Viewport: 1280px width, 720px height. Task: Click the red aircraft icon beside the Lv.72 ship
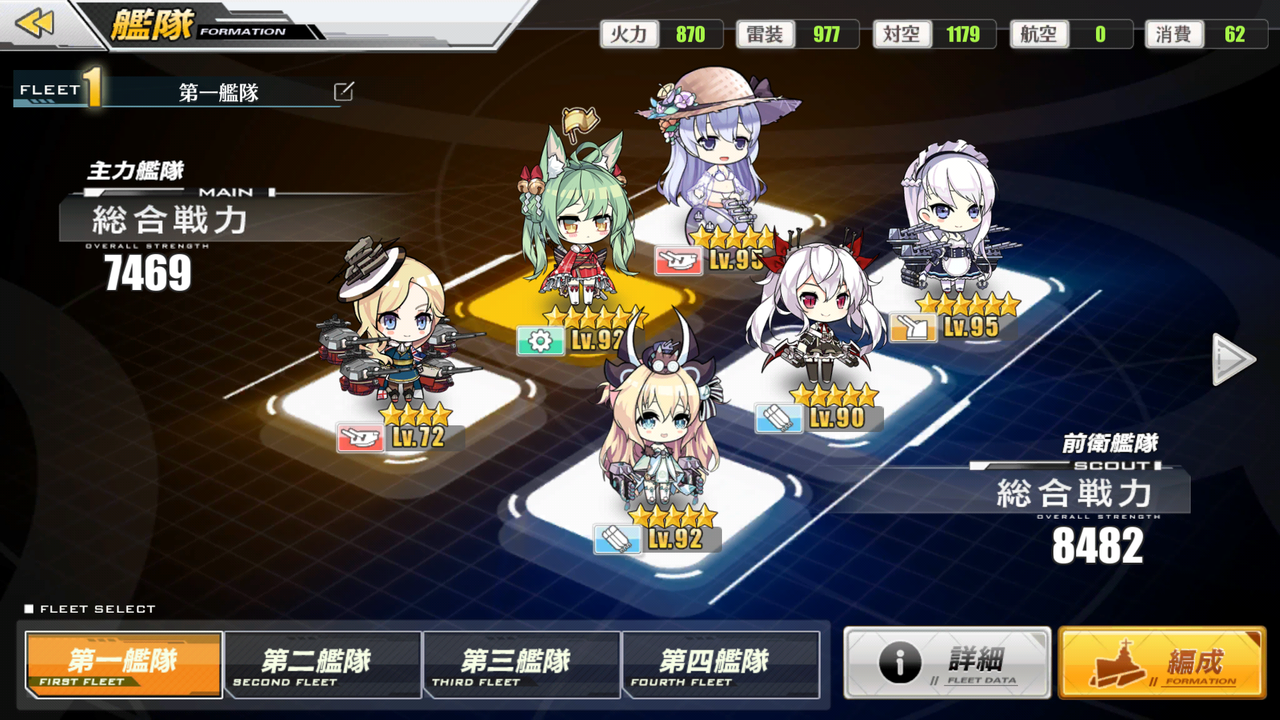click(360, 438)
